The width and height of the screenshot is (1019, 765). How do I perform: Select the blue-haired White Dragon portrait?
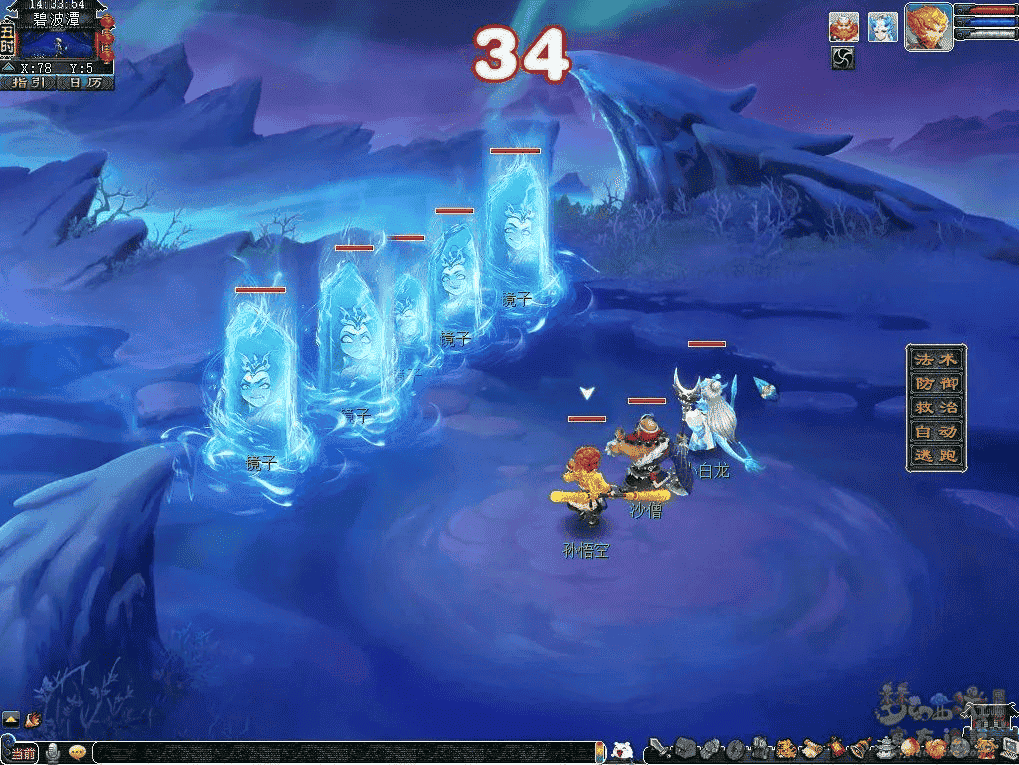882,27
